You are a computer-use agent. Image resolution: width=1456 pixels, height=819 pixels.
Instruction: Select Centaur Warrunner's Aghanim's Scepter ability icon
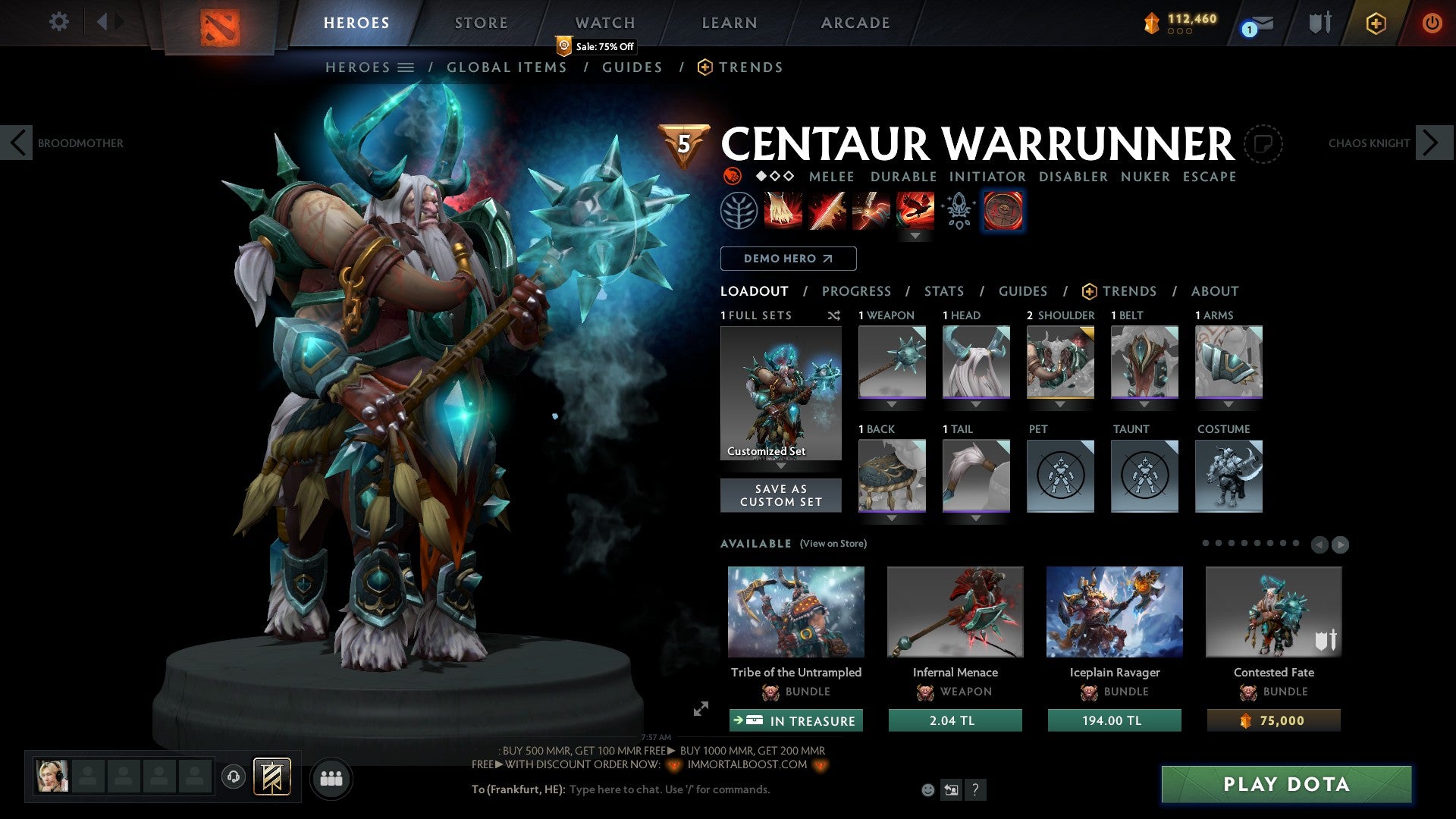point(1003,210)
